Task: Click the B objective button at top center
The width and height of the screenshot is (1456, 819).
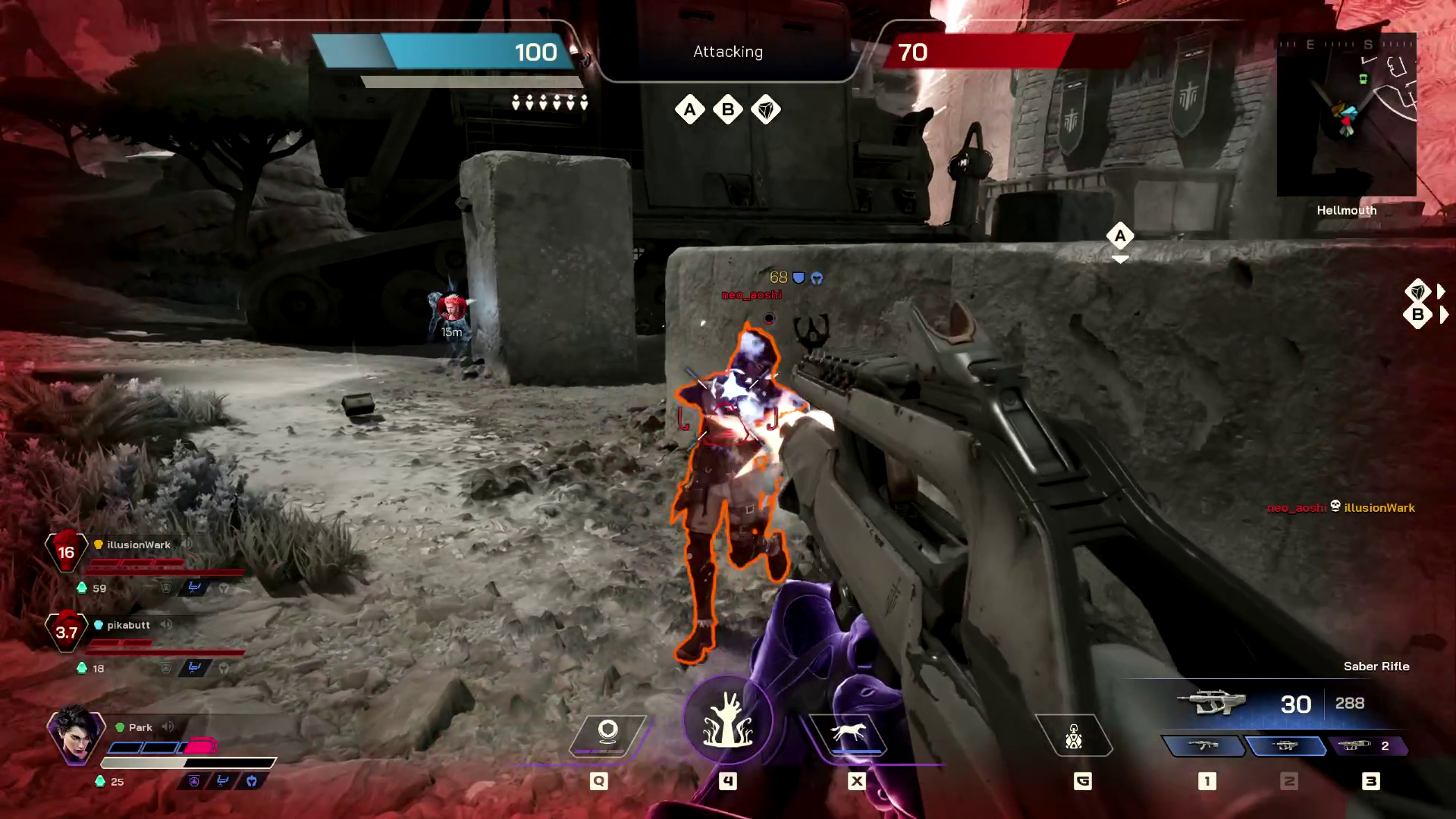Action: pyautogui.click(x=727, y=110)
